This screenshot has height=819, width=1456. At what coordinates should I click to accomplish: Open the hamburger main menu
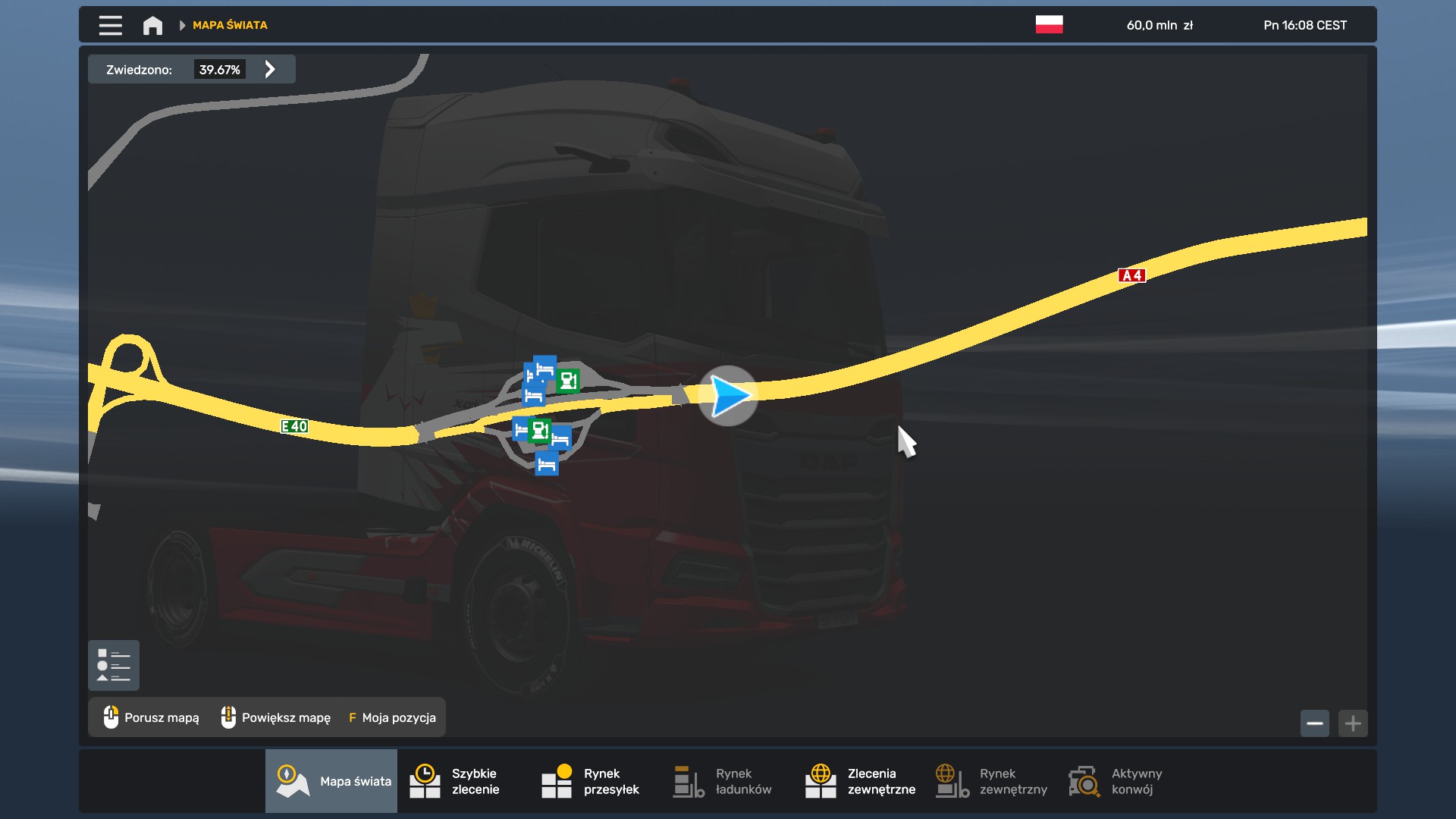click(110, 25)
